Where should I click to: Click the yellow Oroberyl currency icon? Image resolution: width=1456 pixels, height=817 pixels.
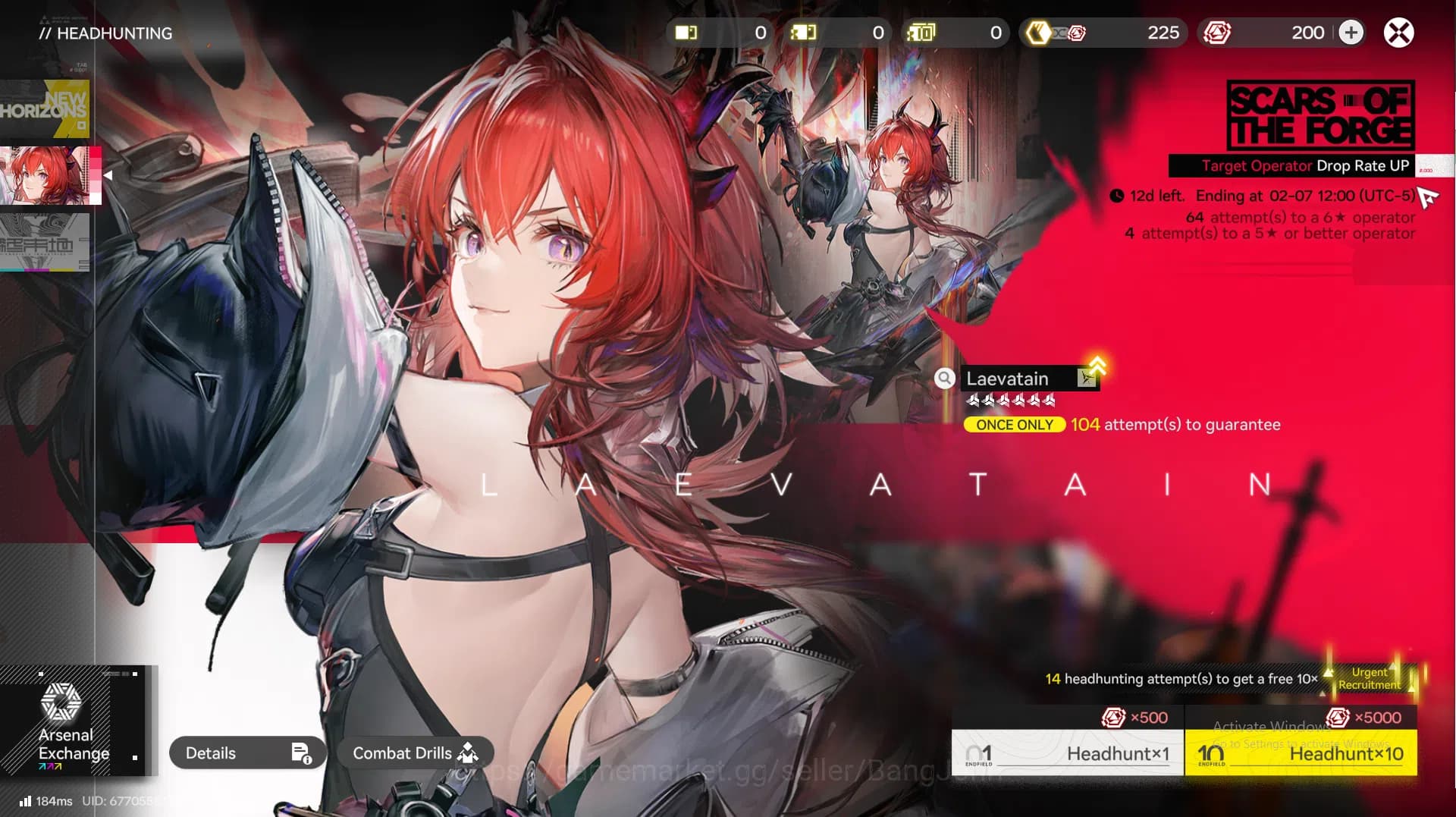pyautogui.click(x=1039, y=33)
